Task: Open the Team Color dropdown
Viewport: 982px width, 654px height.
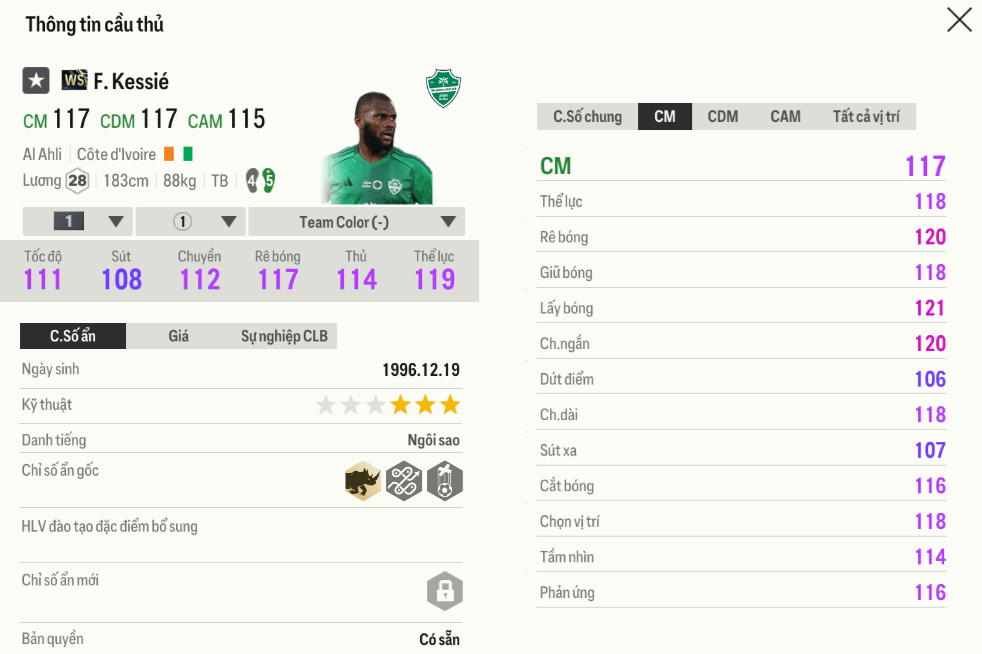Action: (x=356, y=222)
